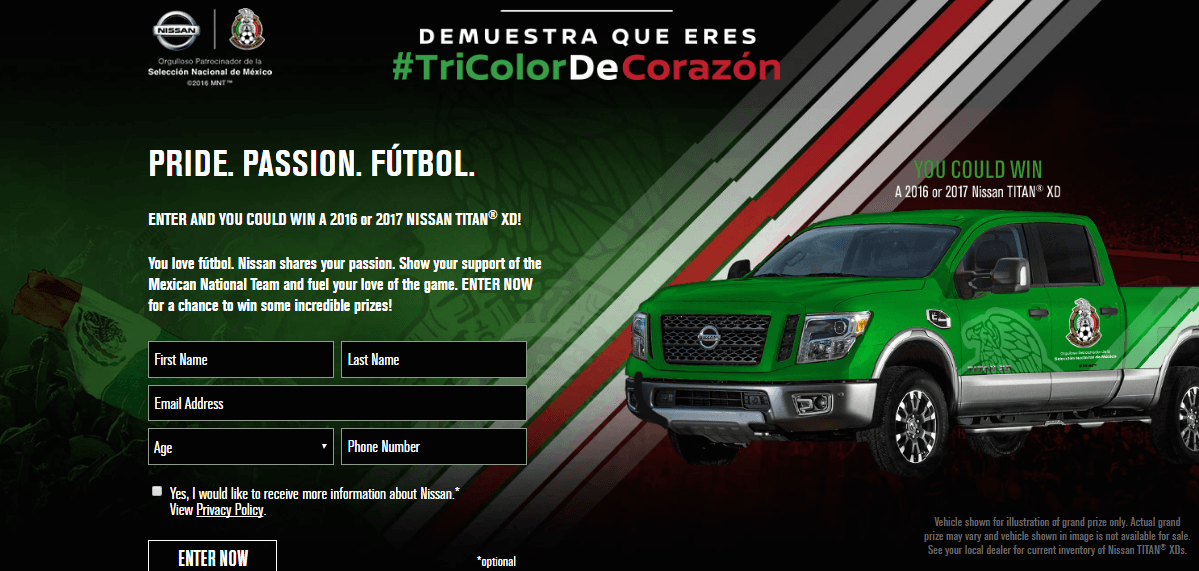Select the Email Address field

337,404
